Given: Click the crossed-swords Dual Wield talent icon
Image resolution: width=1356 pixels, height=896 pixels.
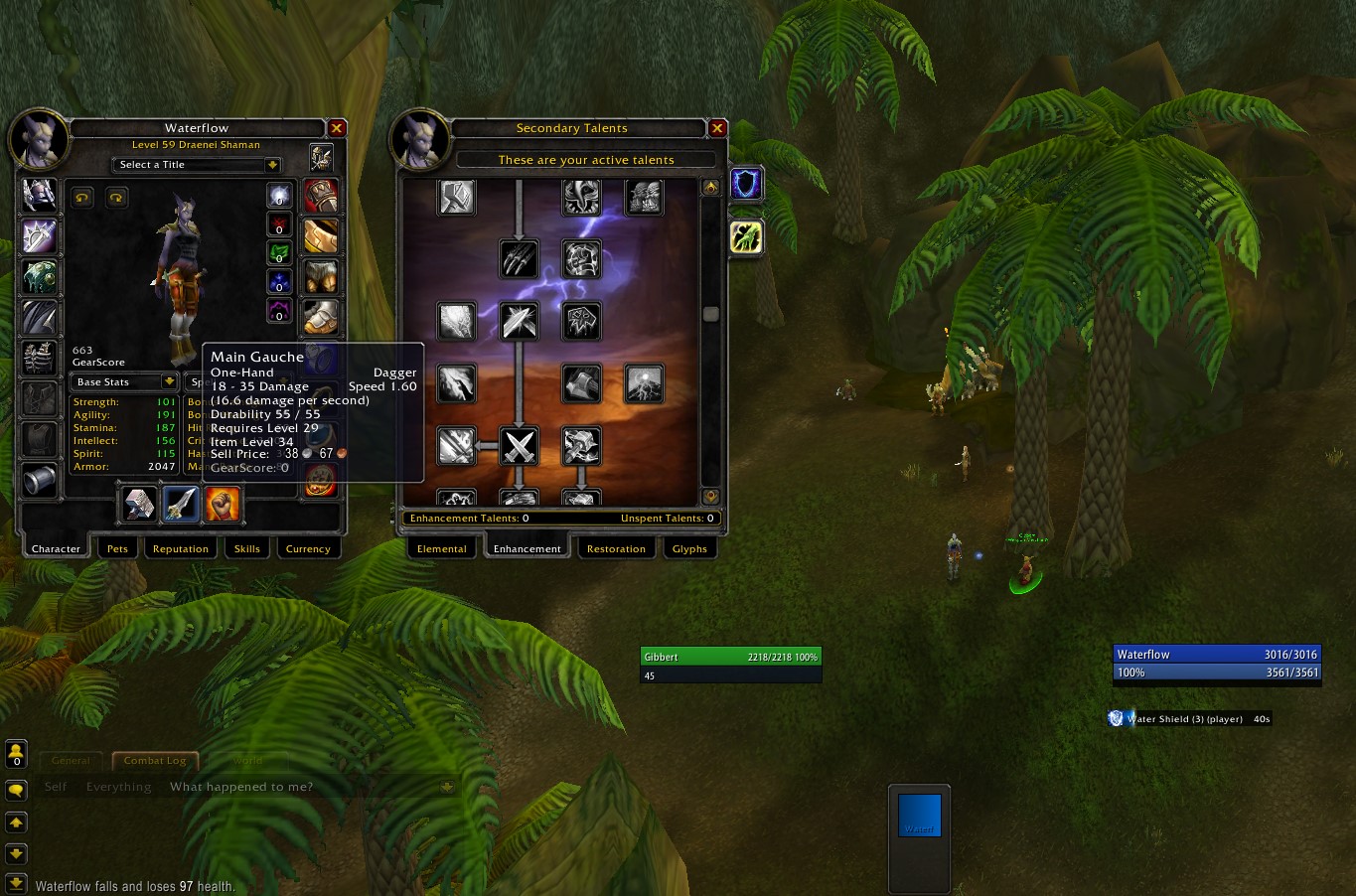Looking at the screenshot, I should pyautogui.click(x=520, y=447).
